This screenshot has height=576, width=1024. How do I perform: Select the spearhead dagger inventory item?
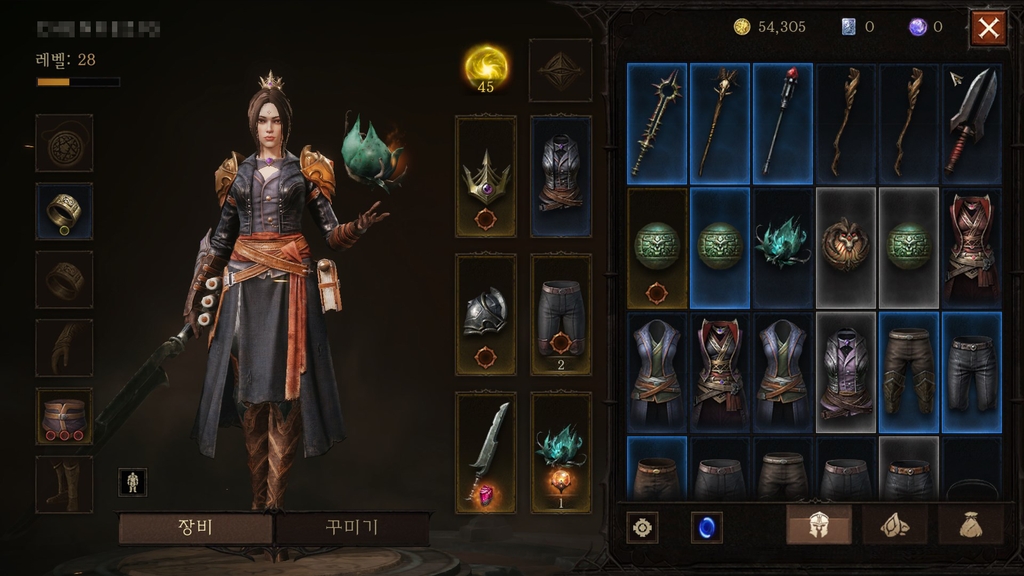pyautogui.click(x=971, y=123)
